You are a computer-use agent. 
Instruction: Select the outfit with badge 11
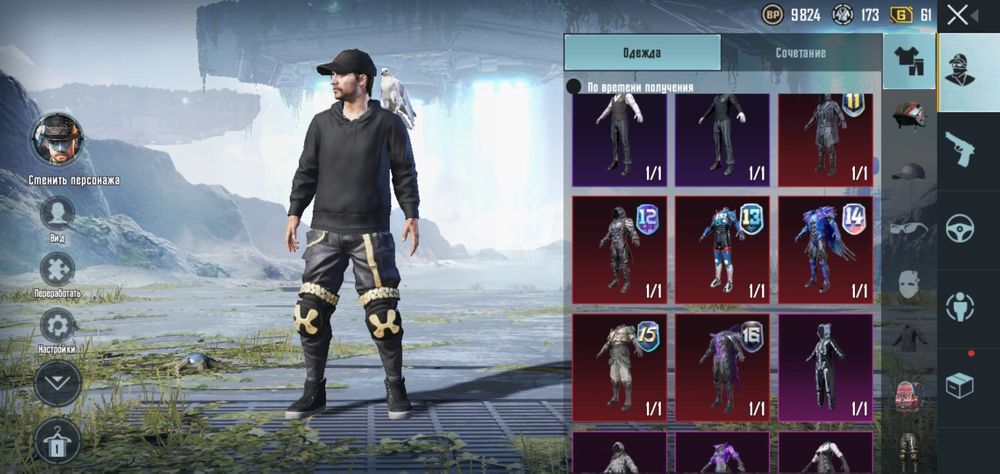click(825, 135)
